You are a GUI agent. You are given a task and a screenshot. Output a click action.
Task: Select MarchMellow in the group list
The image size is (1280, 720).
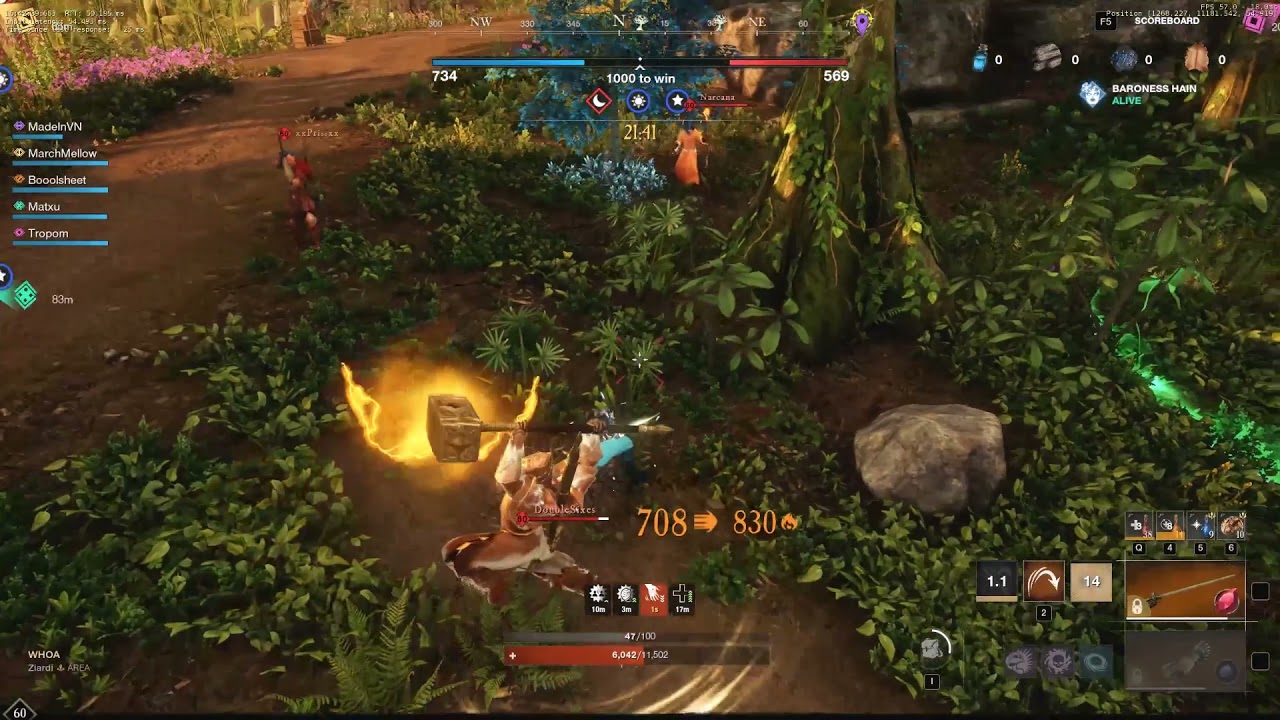62,154
